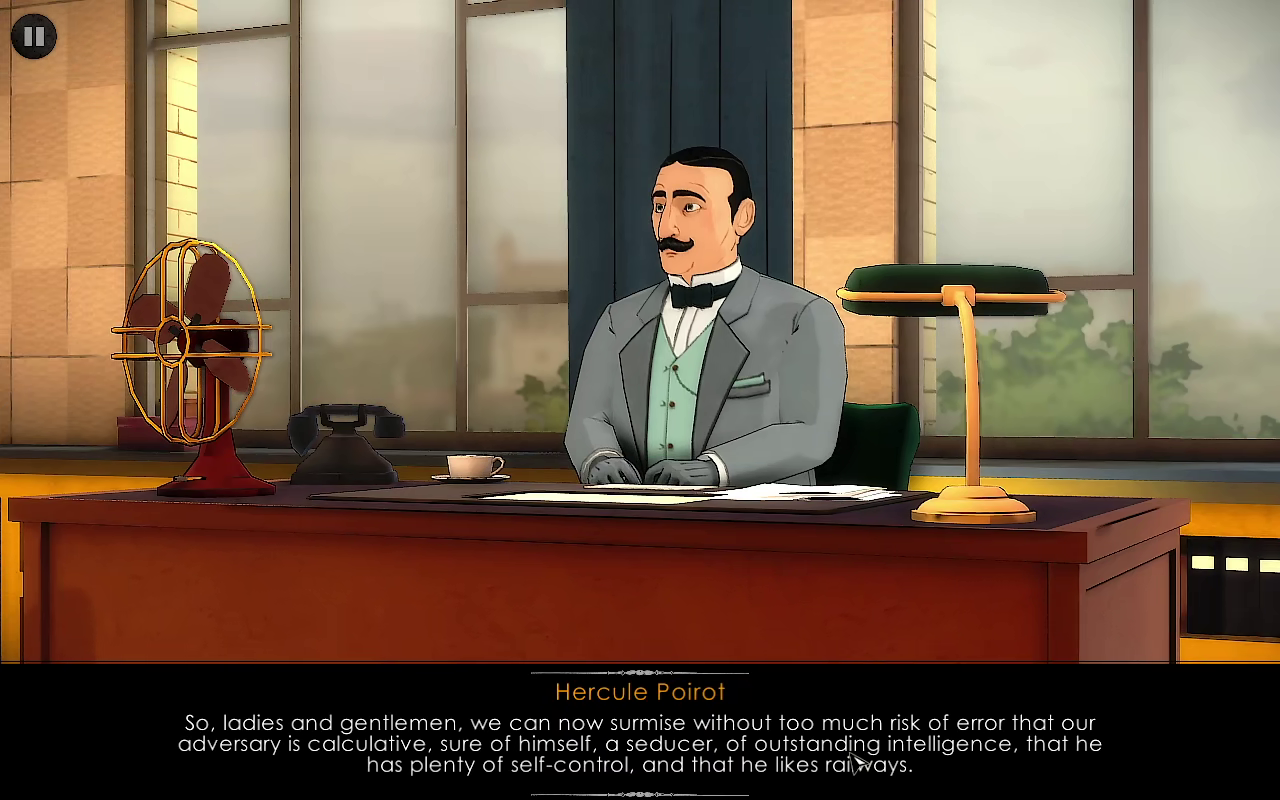Viewport: 1280px width, 800px height.
Task: Pause the game with the top-left button
Action: click(x=33, y=37)
